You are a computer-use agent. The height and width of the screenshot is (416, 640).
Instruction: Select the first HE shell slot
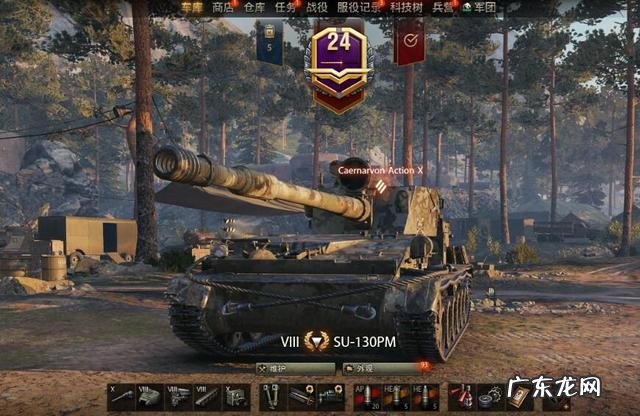click(x=389, y=397)
